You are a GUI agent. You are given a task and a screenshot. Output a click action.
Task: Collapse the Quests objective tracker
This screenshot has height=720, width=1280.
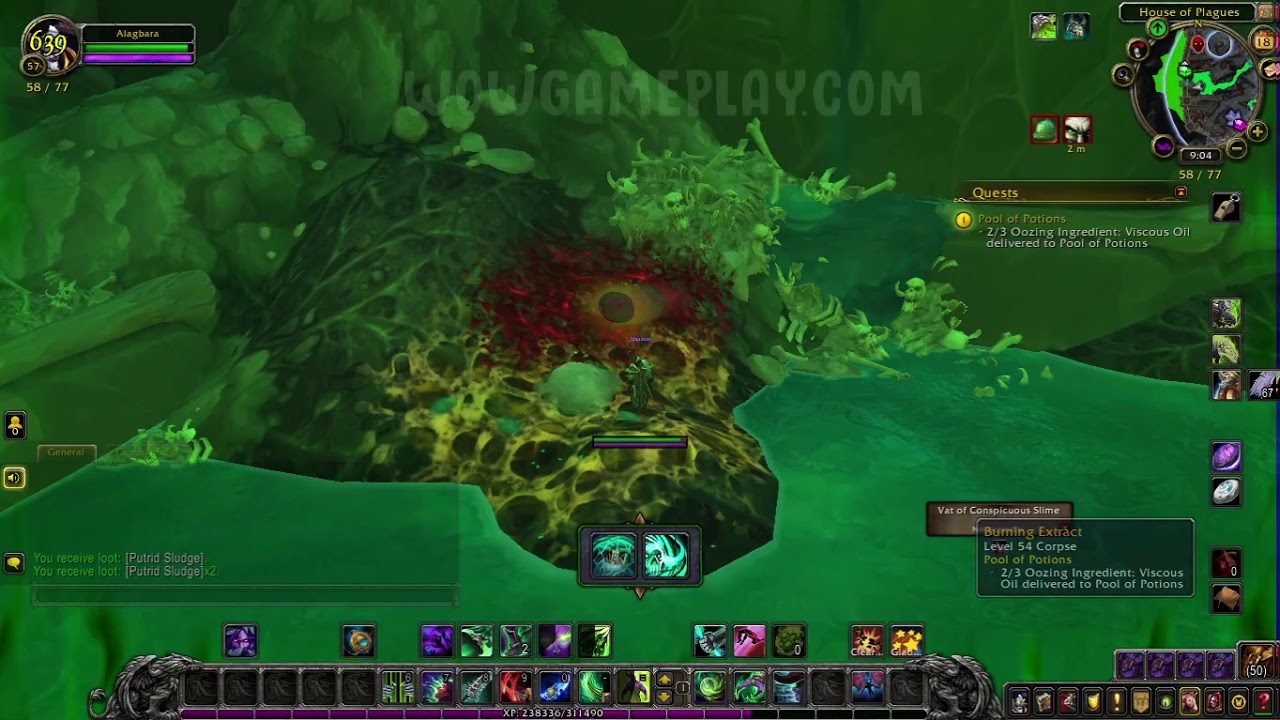click(1181, 190)
